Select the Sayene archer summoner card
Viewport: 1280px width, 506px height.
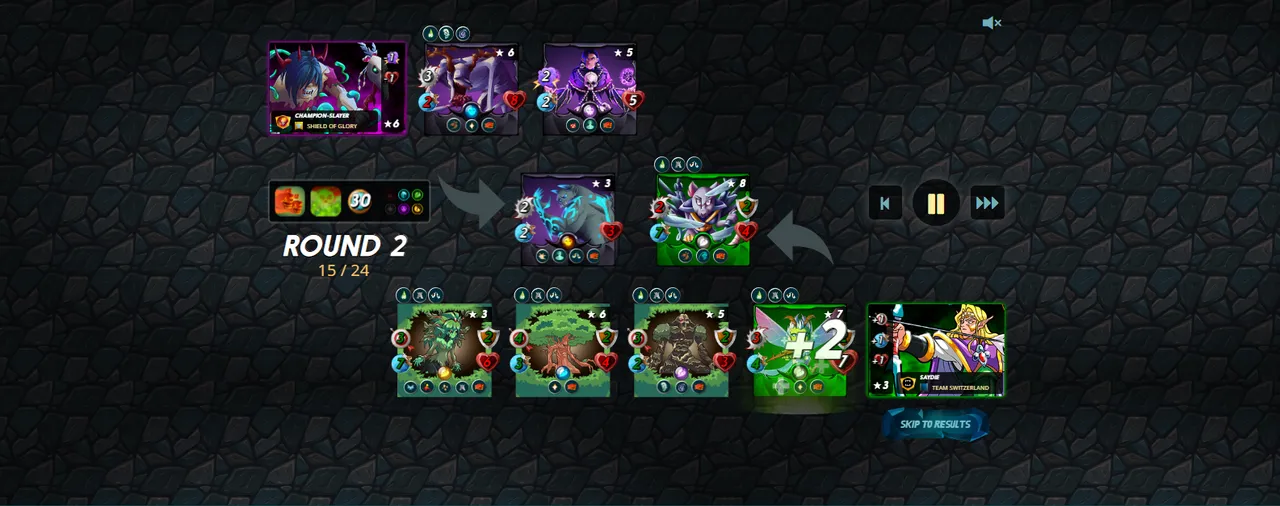tap(935, 350)
